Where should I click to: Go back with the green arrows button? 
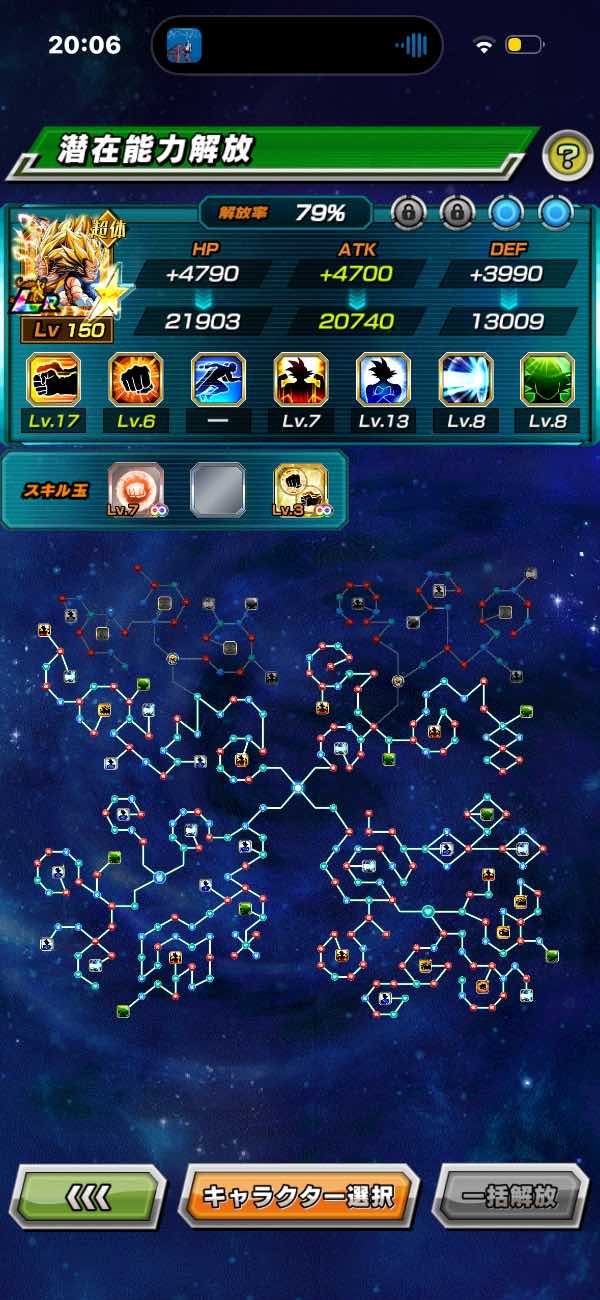coord(87,1196)
